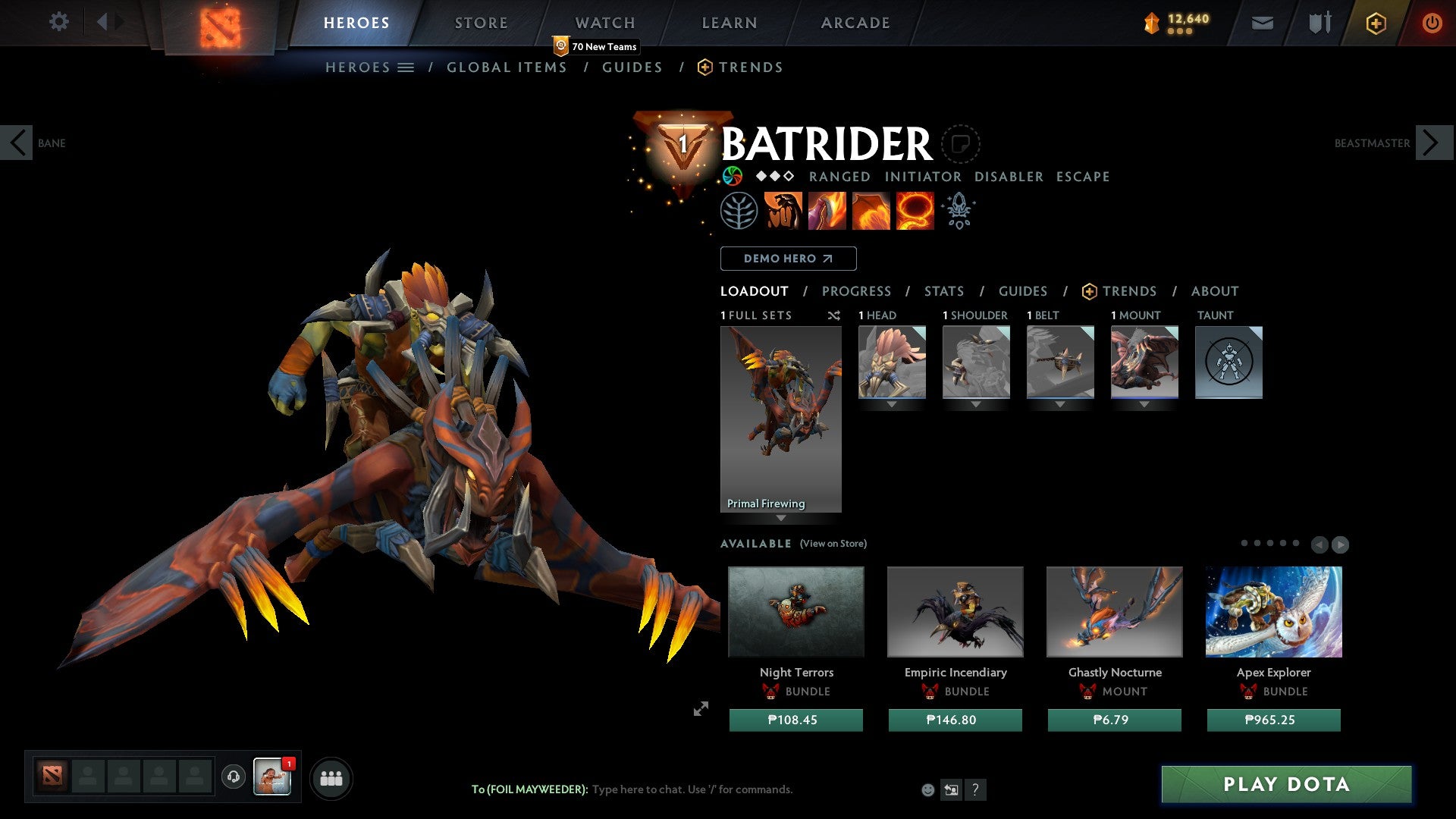Open the Dota Plus shield icon
The height and width of the screenshot is (819, 1456).
[1376, 23]
